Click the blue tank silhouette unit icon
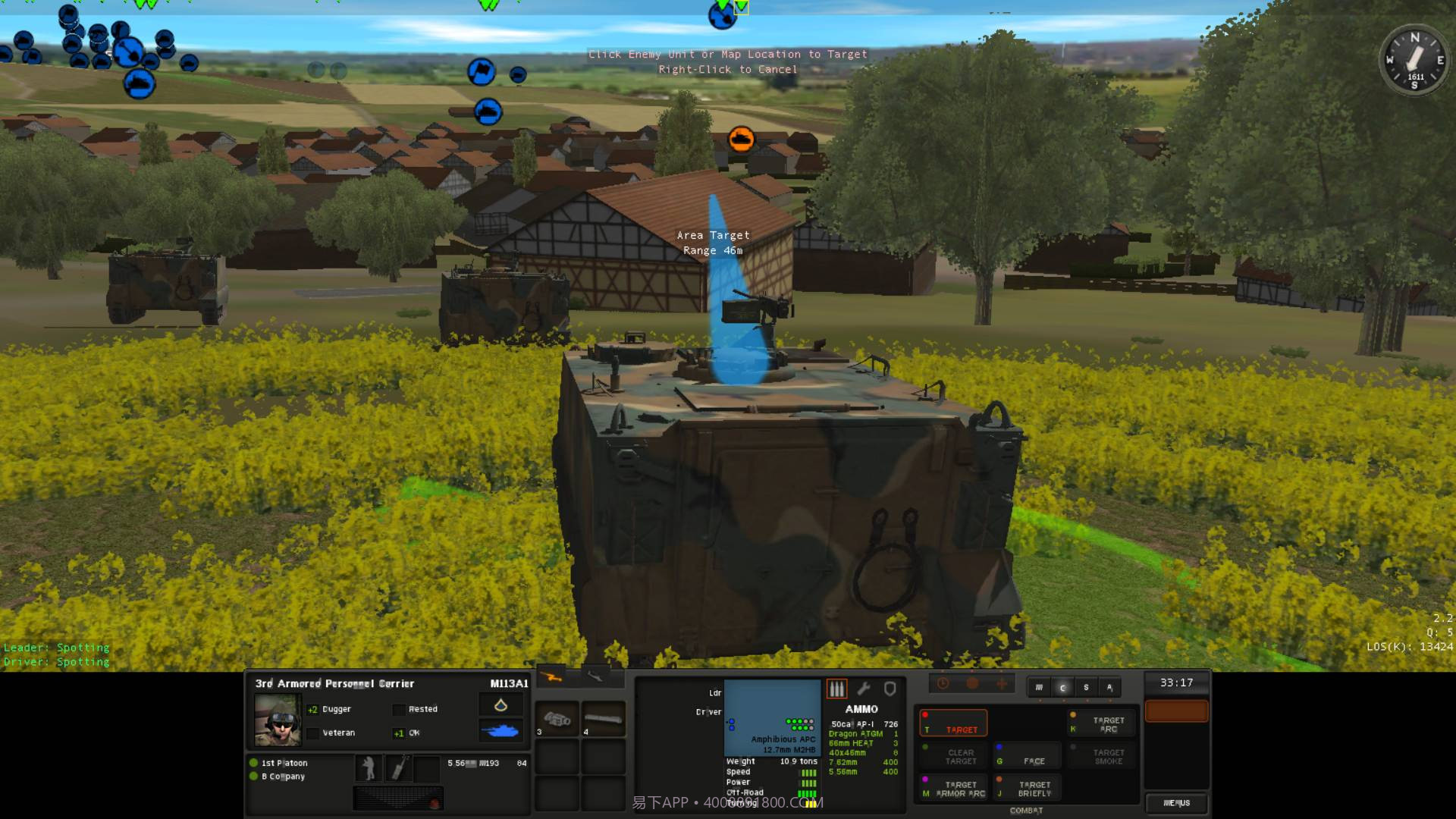The width and height of the screenshot is (1456, 819). click(x=500, y=730)
